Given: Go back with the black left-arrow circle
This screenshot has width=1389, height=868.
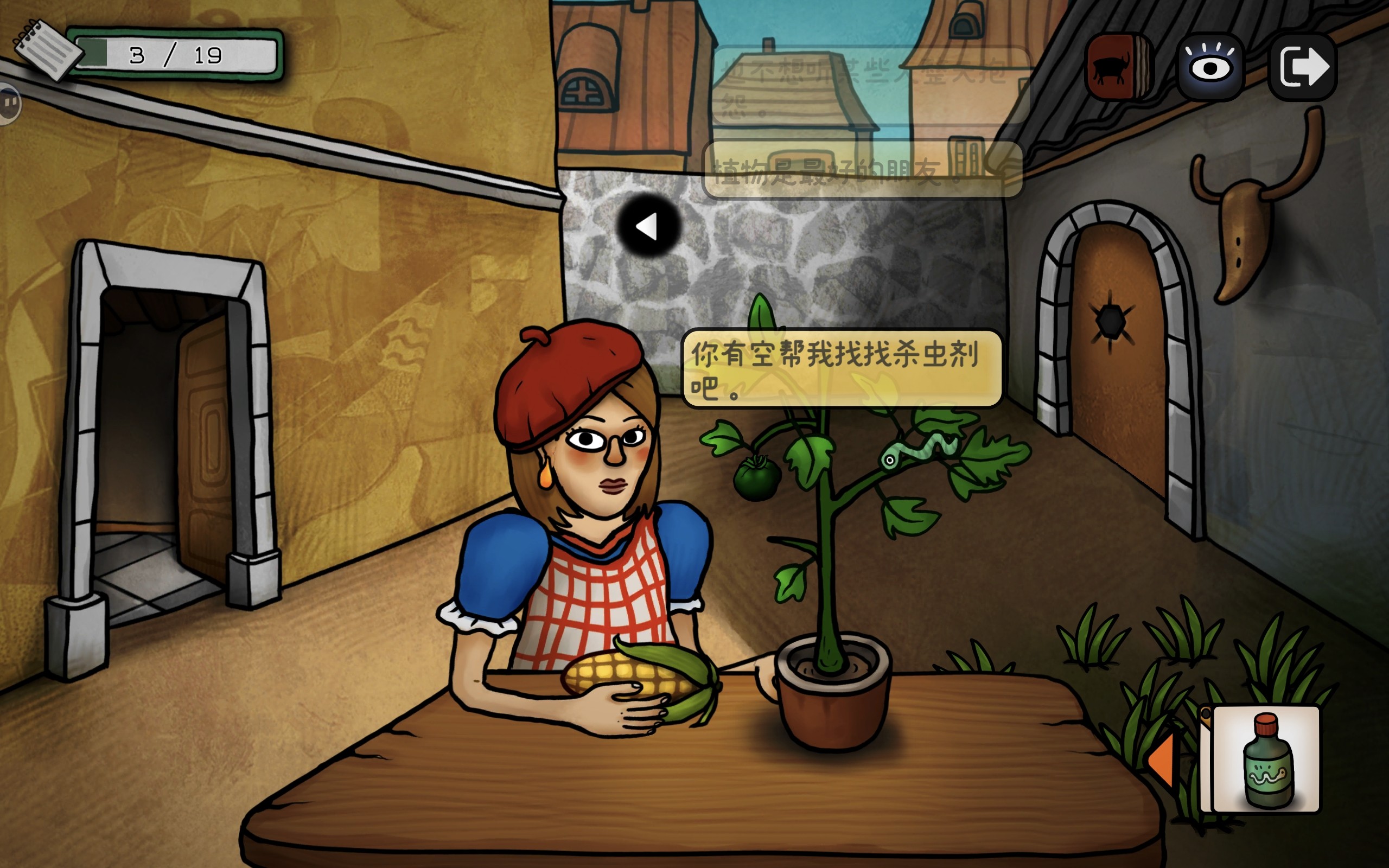Looking at the screenshot, I should pos(648,226).
